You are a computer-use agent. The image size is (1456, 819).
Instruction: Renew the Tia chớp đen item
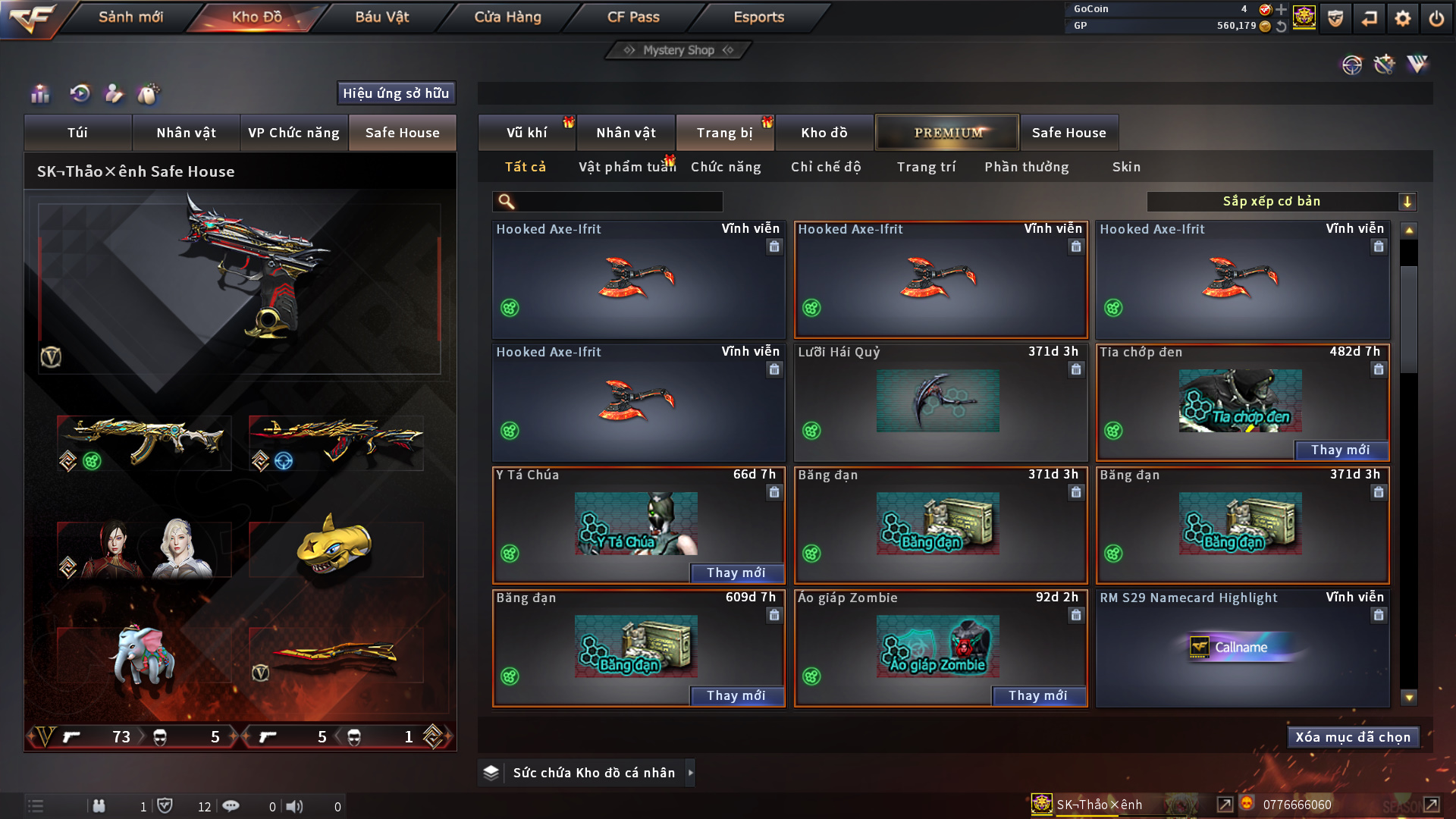coord(1340,450)
